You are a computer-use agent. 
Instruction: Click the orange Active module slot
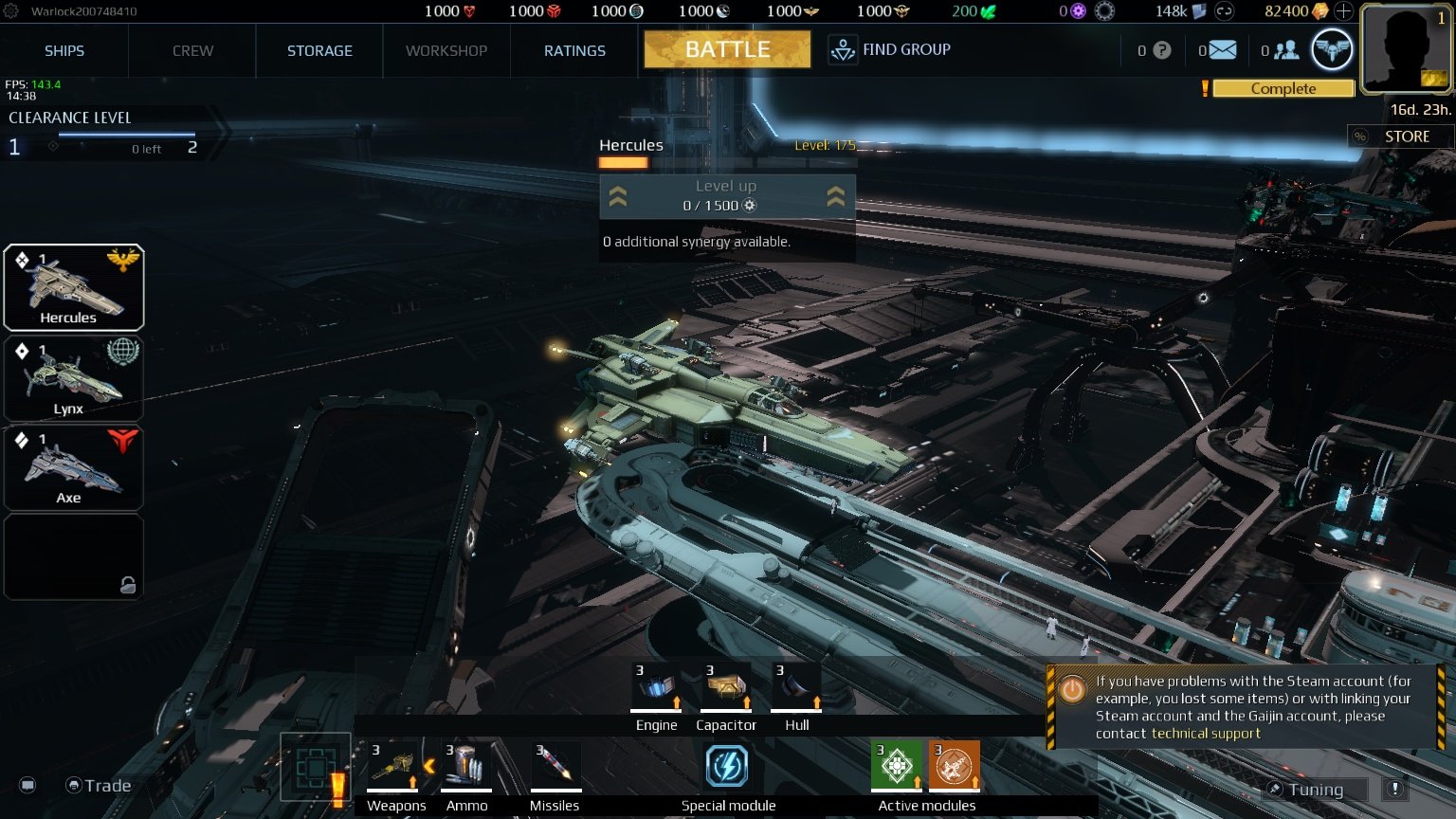[x=954, y=765]
